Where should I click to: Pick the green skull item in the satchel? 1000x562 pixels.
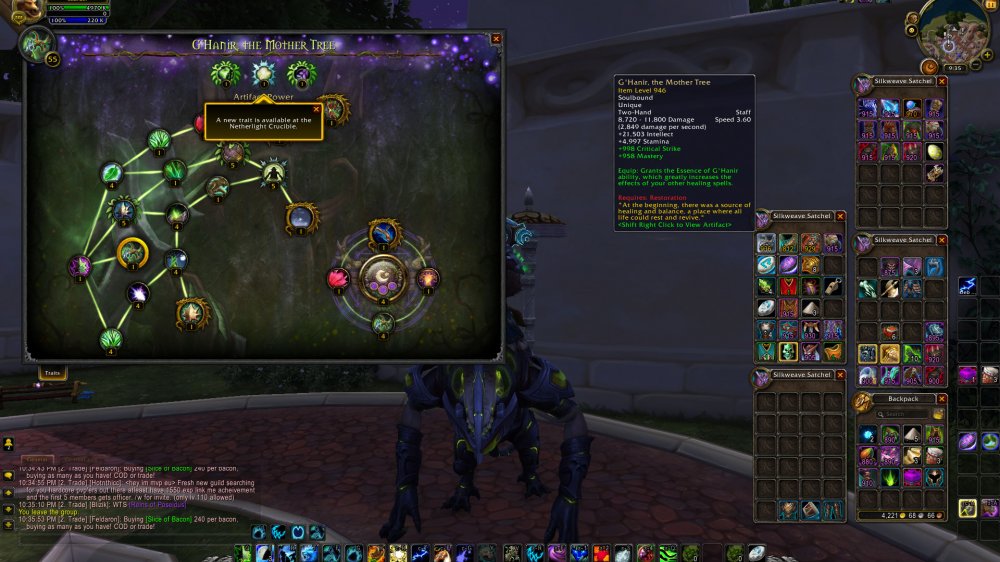click(789, 351)
